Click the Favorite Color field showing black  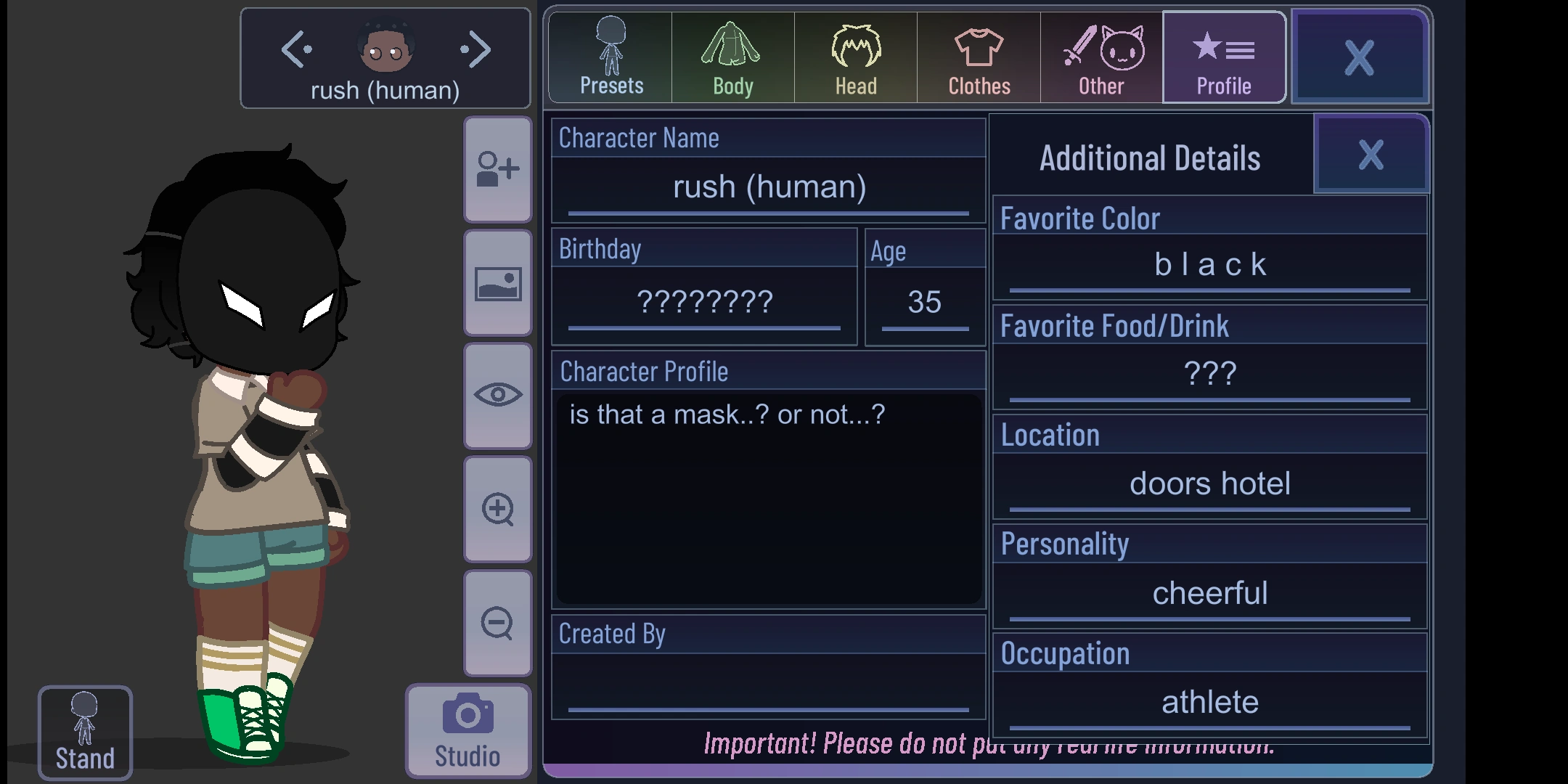(1209, 264)
